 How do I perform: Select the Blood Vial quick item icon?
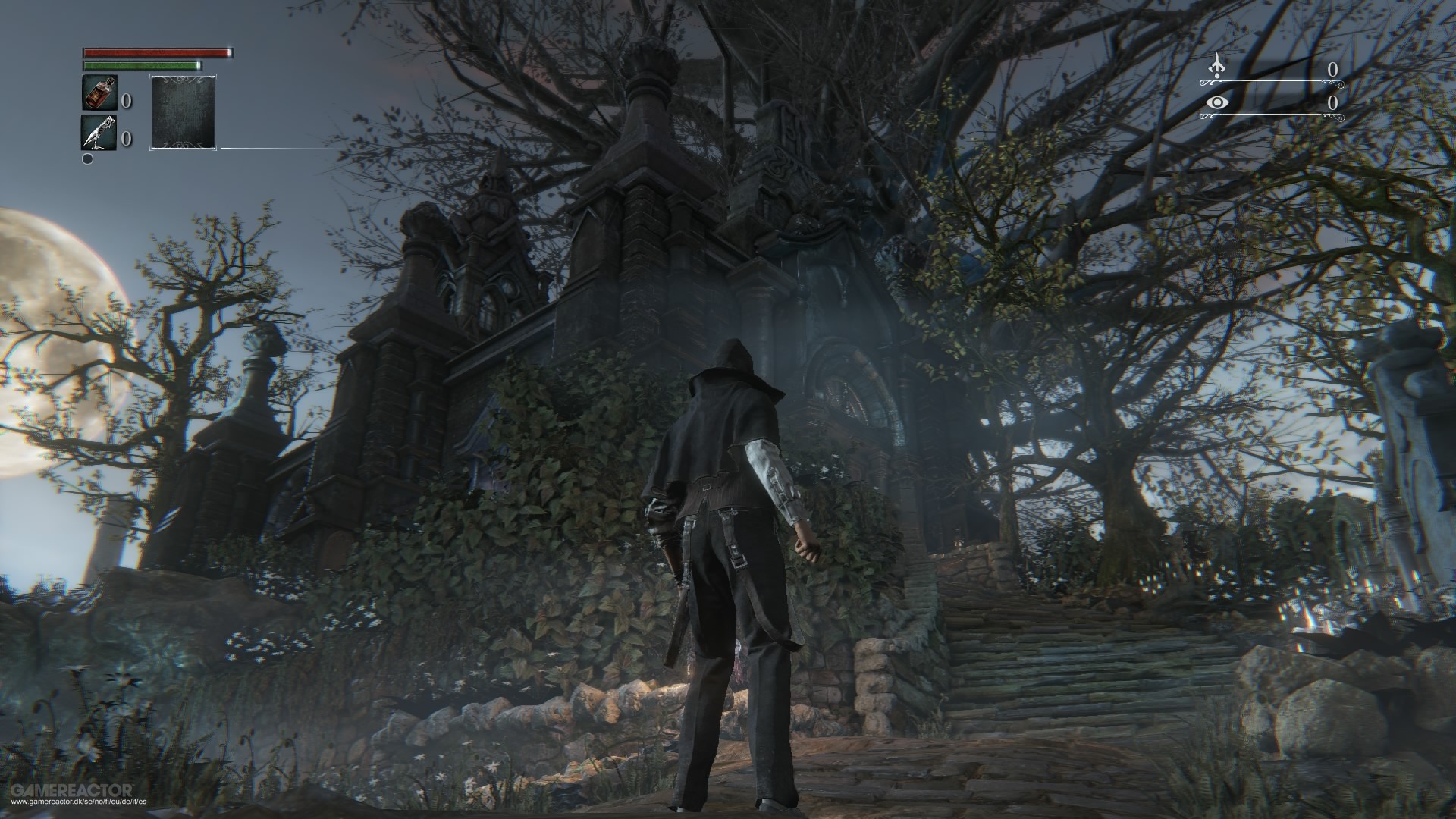100,93
